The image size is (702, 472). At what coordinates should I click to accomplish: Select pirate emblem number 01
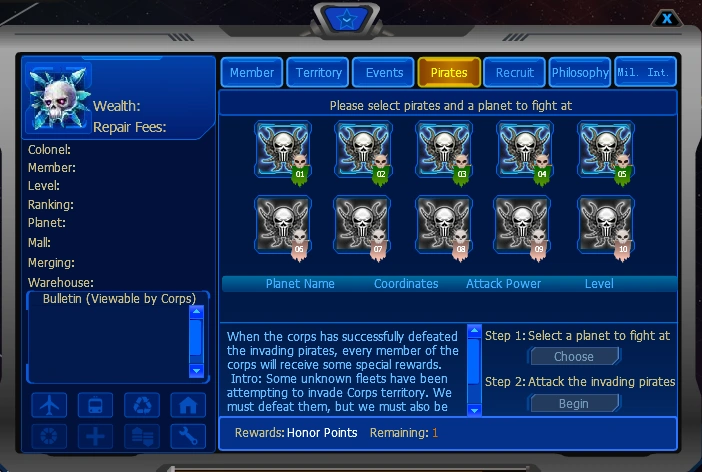tap(282, 150)
